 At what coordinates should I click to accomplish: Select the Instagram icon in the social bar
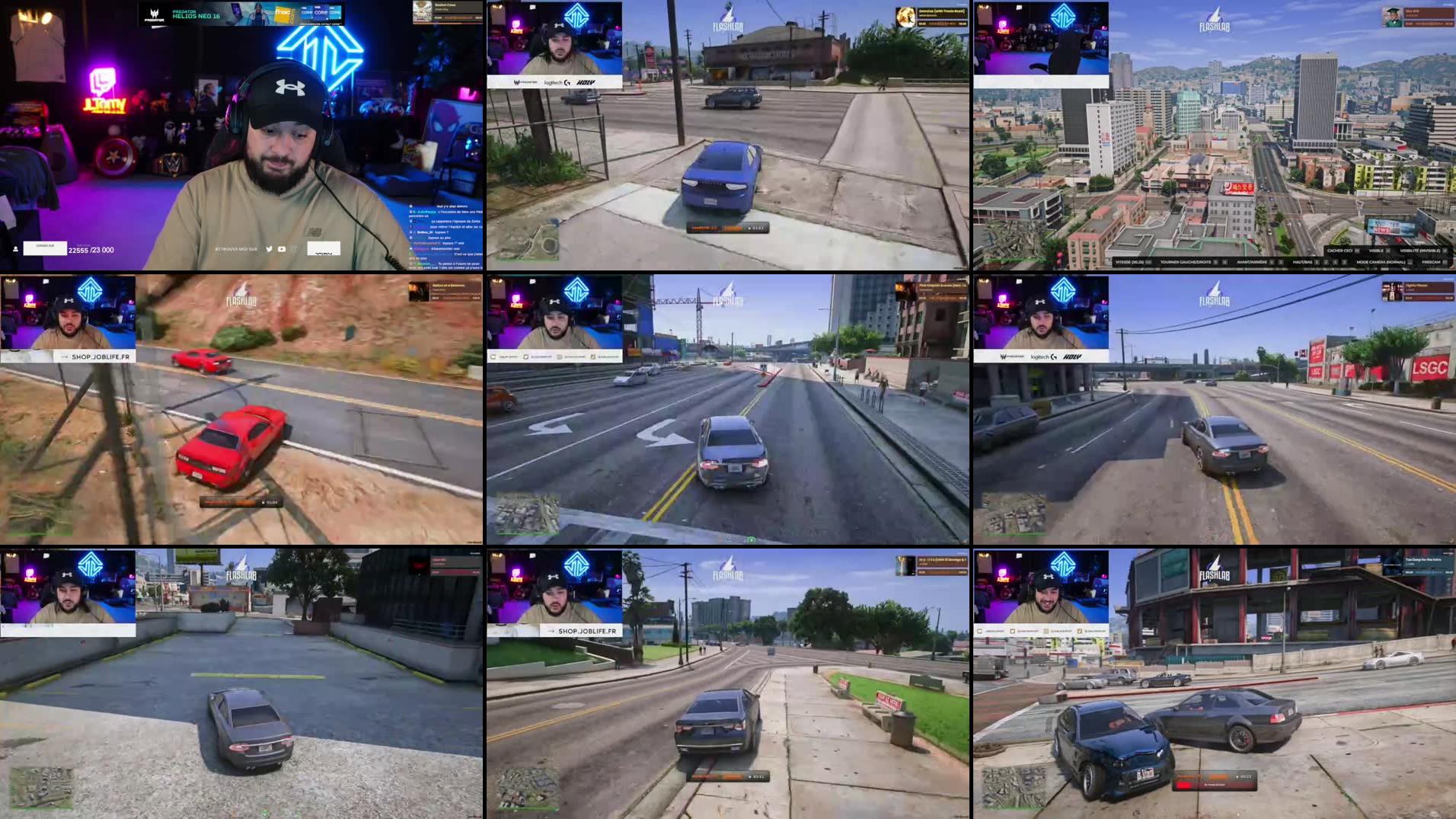[x=294, y=249]
